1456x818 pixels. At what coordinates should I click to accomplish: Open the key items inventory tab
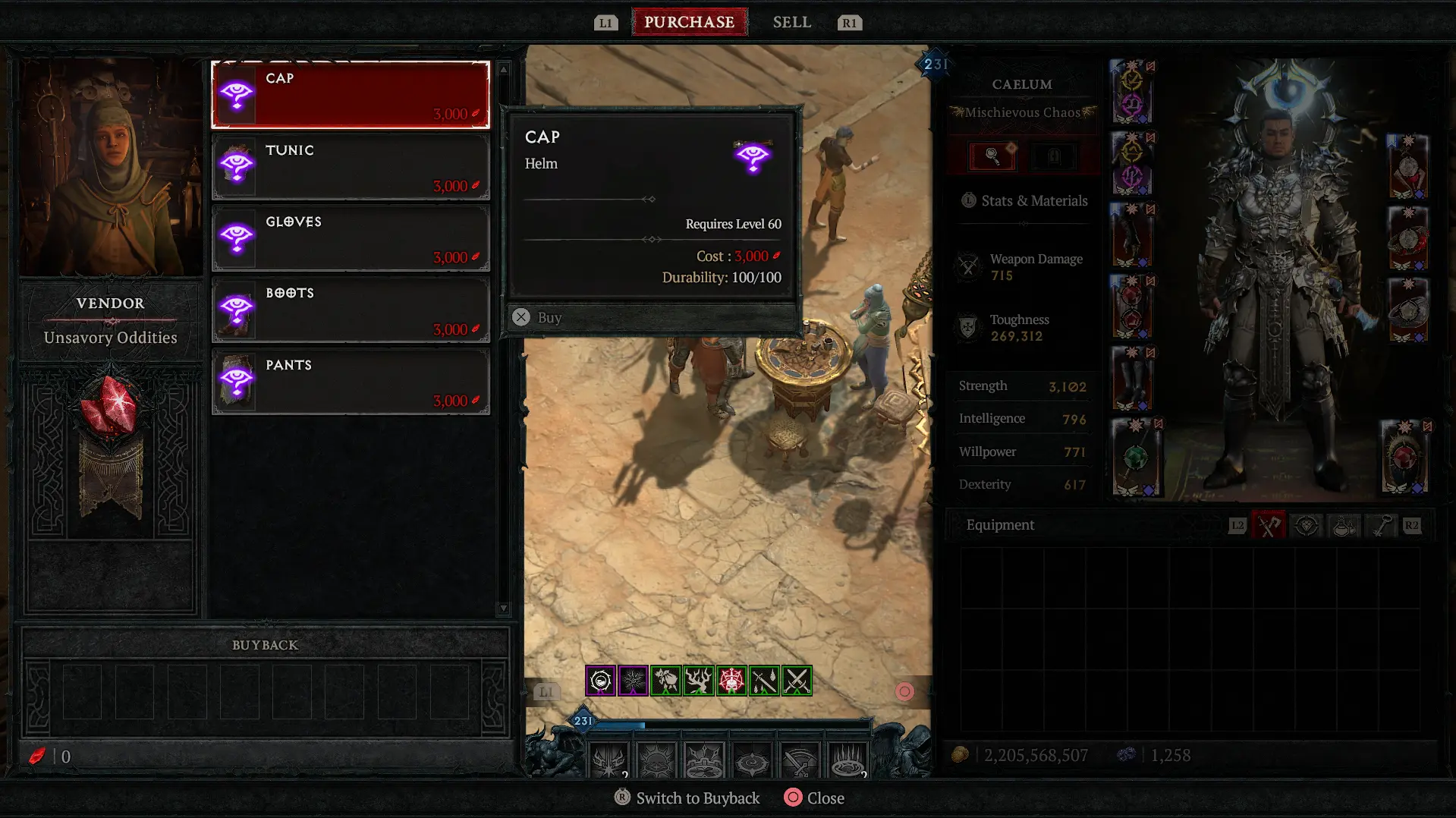(x=1381, y=525)
